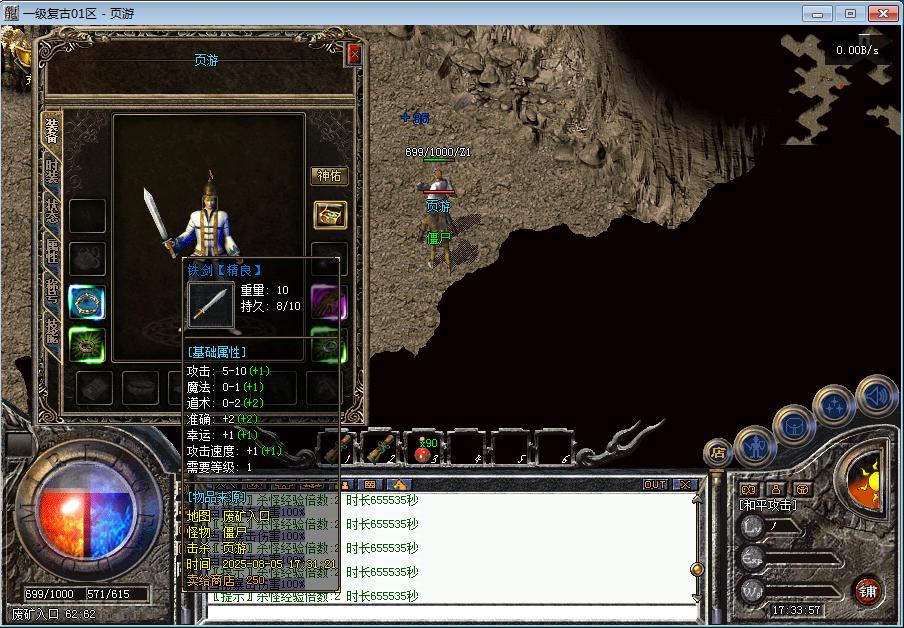Click the red 铺 stall button
The width and height of the screenshot is (904, 628).
click(867, 591)
